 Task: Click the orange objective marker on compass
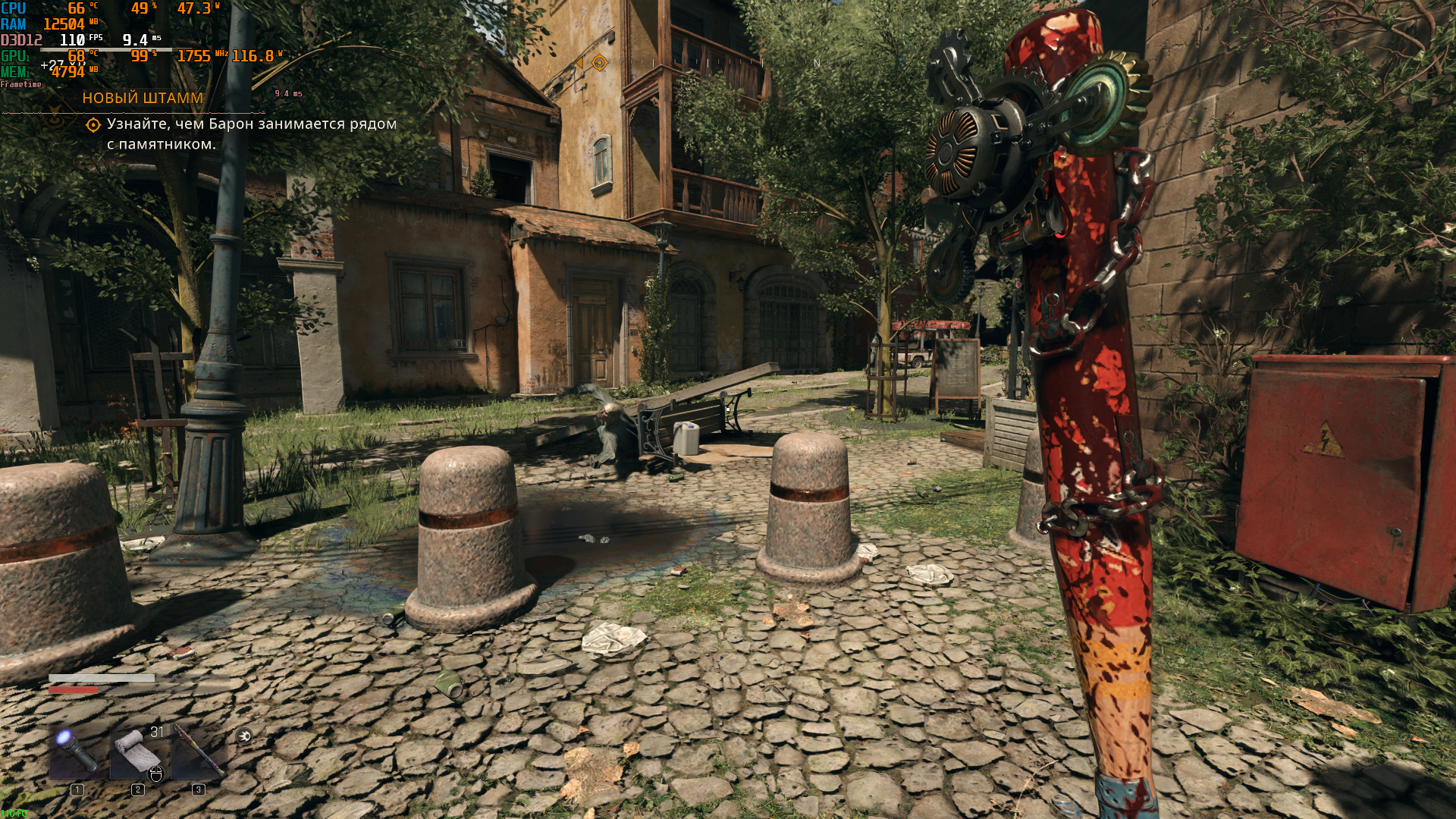599,62
